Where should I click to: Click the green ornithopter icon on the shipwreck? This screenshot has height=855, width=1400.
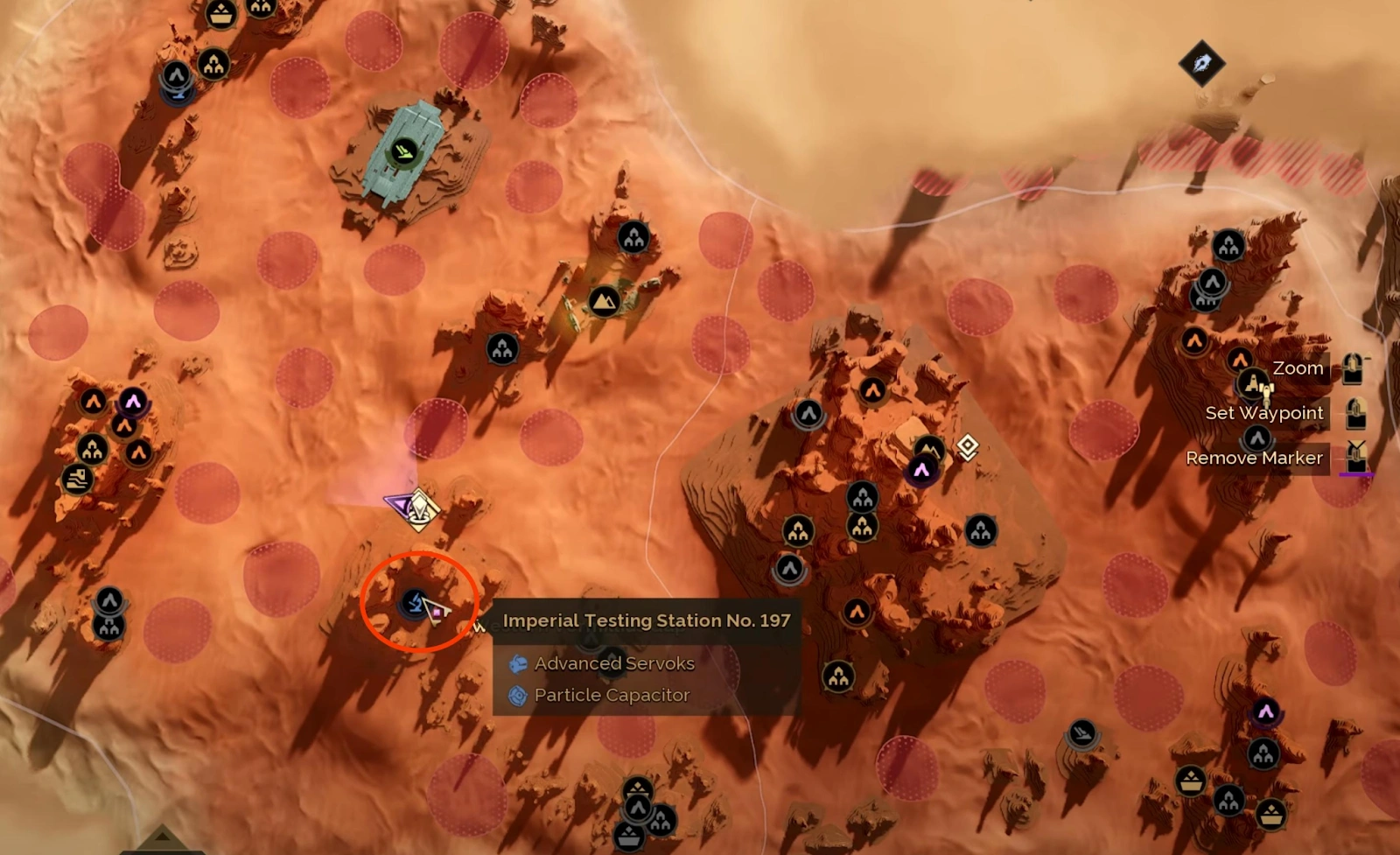[x=402, y=150]
